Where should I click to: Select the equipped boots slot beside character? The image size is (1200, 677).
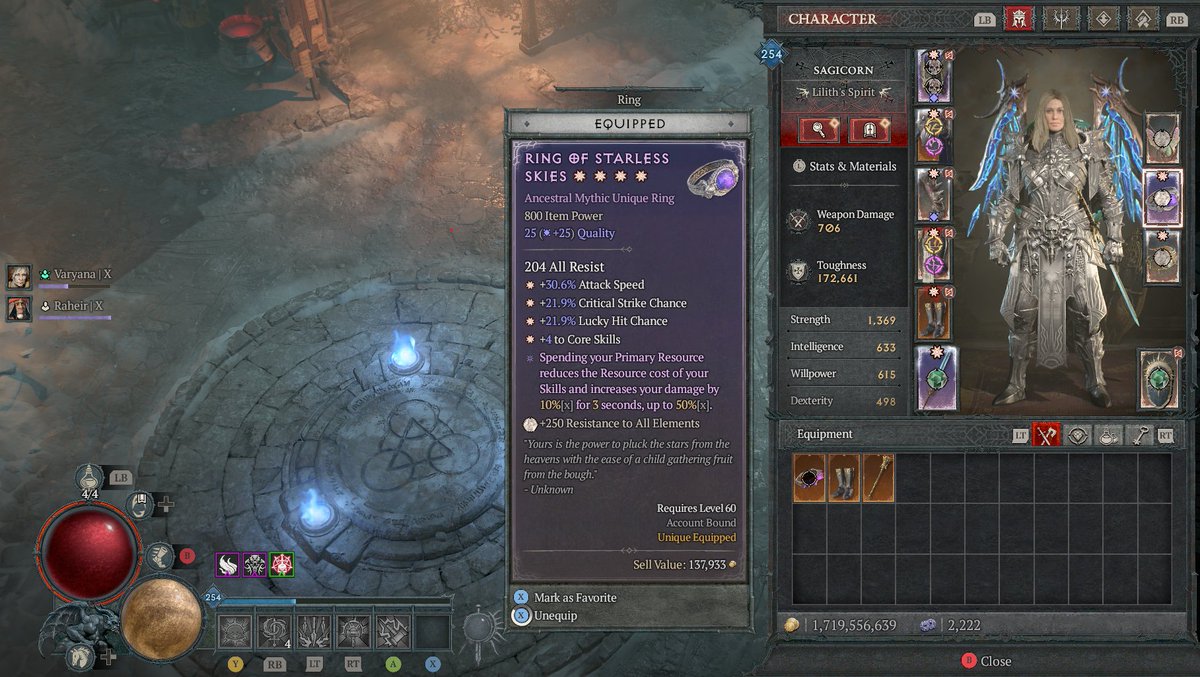click(935, 313)
